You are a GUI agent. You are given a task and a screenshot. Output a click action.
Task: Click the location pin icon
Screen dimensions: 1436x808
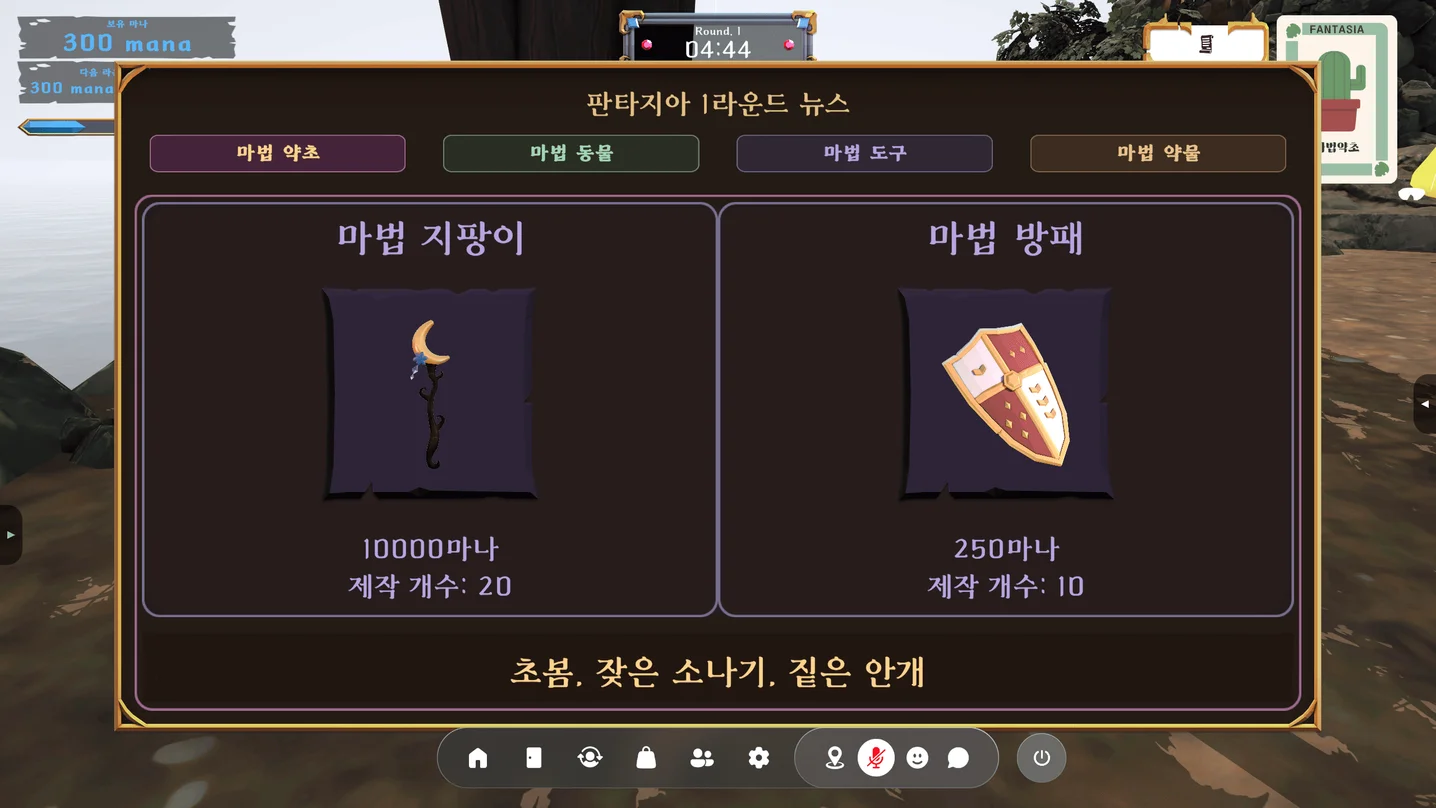point(834,757)
